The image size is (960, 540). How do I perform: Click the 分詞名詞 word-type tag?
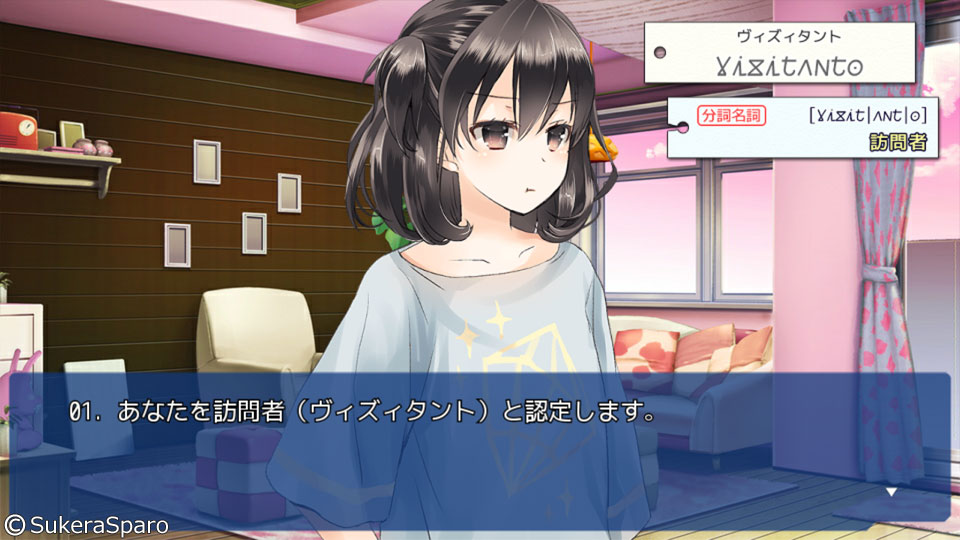pyautogui.click(x=732, y=116)
